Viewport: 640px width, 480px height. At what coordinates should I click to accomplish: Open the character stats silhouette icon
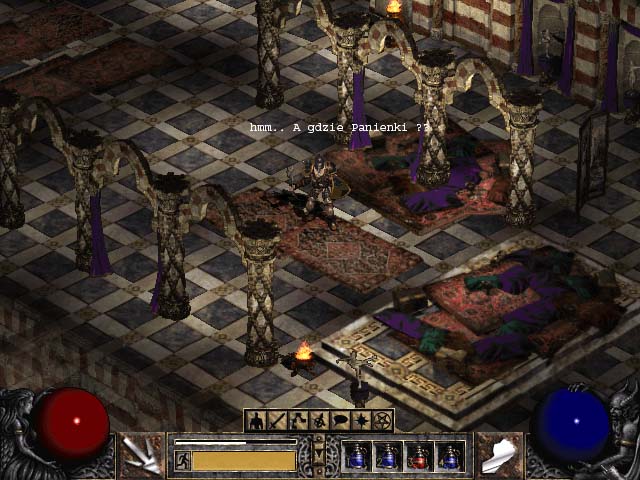pyautogui.click(x=256, y=421)
